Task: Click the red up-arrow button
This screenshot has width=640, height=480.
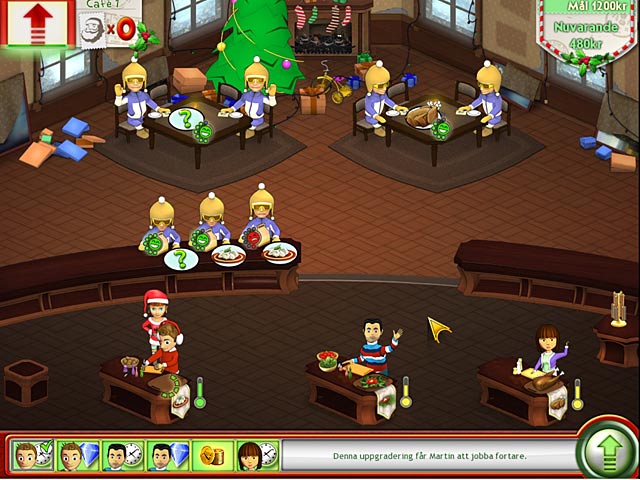Action: (35, 23)
